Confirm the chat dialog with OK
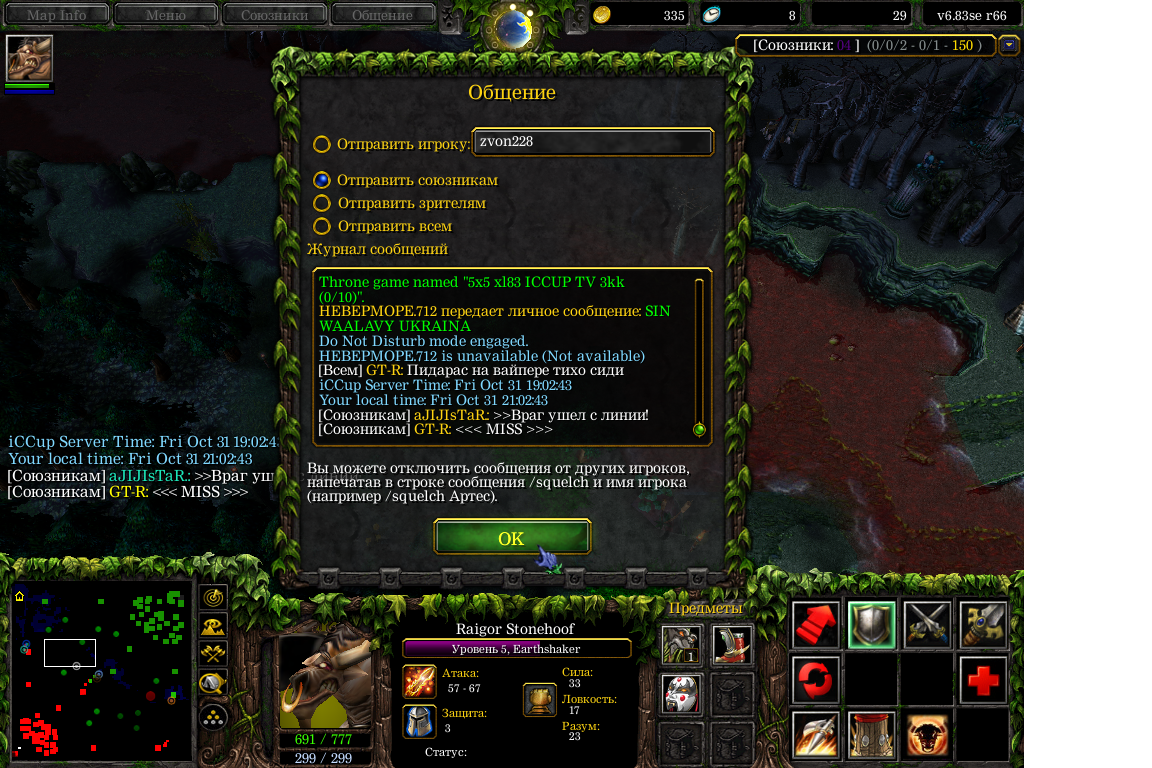This screenshot has height=768, width=1152. pyautogui.click(x=511, y=538)
